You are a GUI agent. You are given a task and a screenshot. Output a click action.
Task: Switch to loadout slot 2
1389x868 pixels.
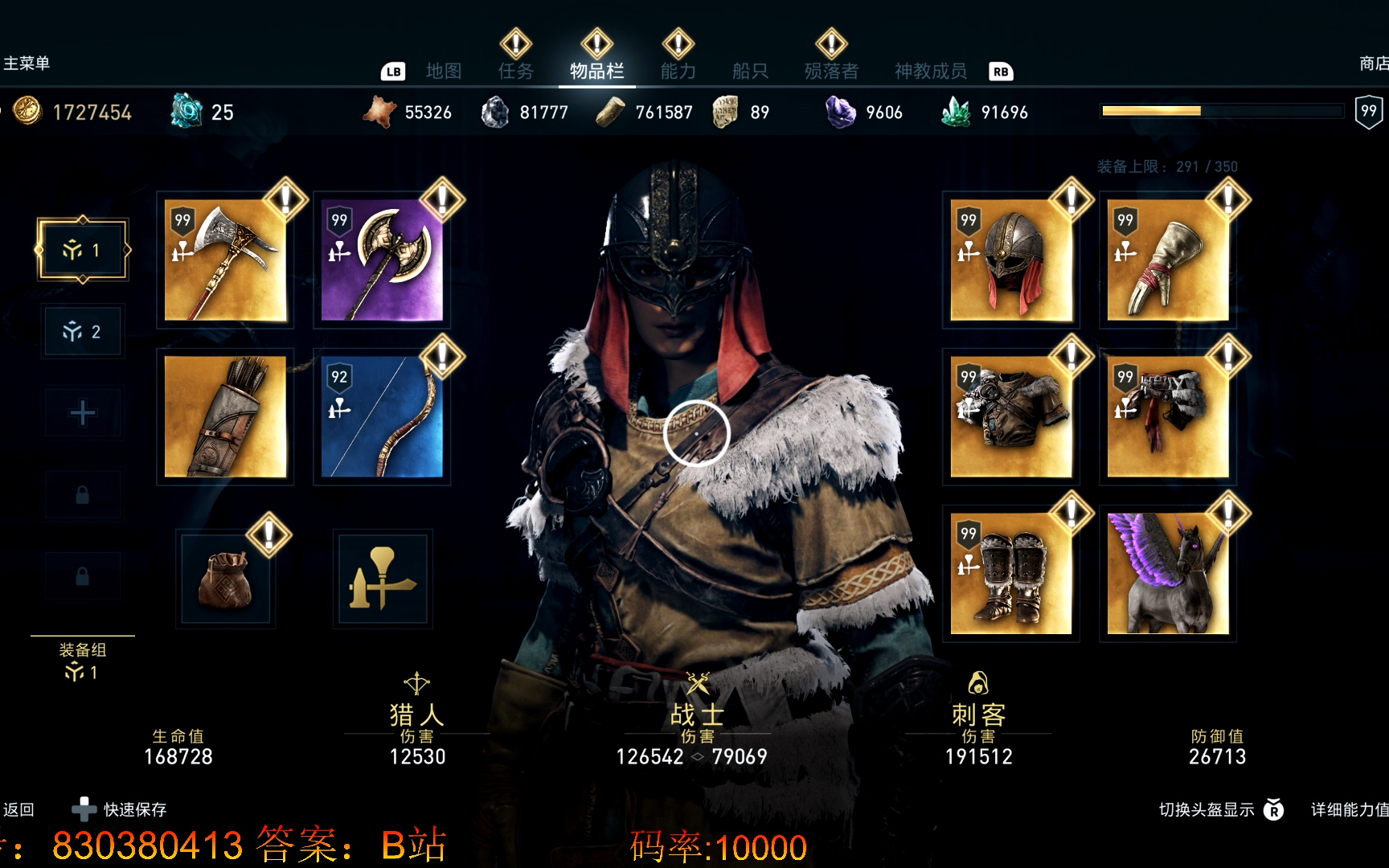point(82,331)
